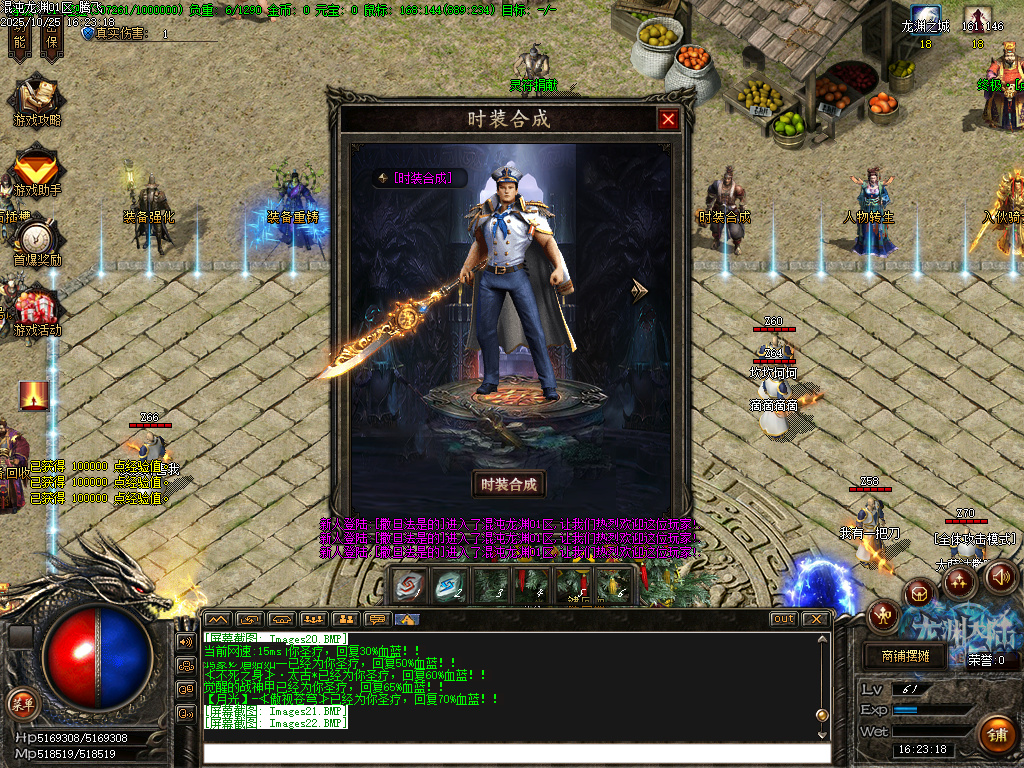Click the round orange 铺 shop button
The width and height of the screenshot is (1024, 768).
pyautogui.click(x=996, y=734)
